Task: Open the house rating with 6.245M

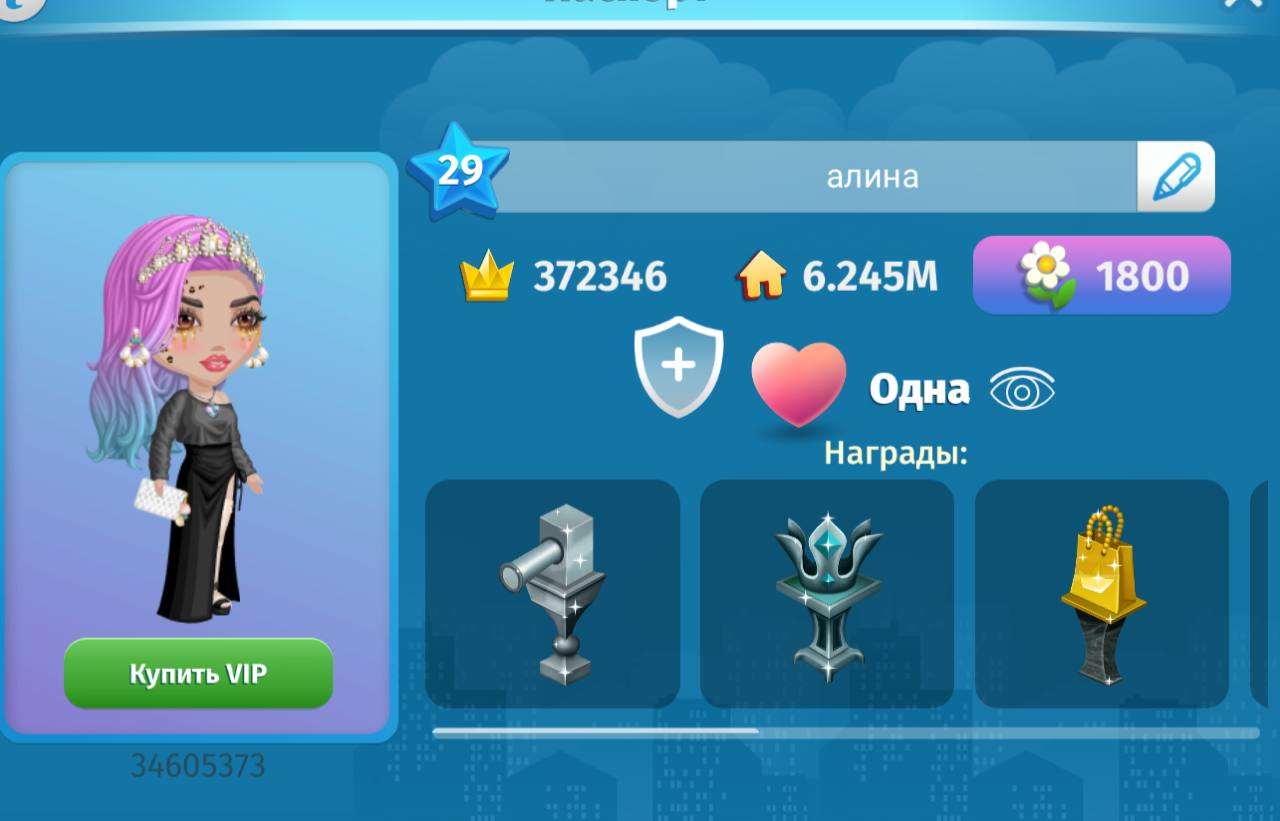Action: [838, 277]
